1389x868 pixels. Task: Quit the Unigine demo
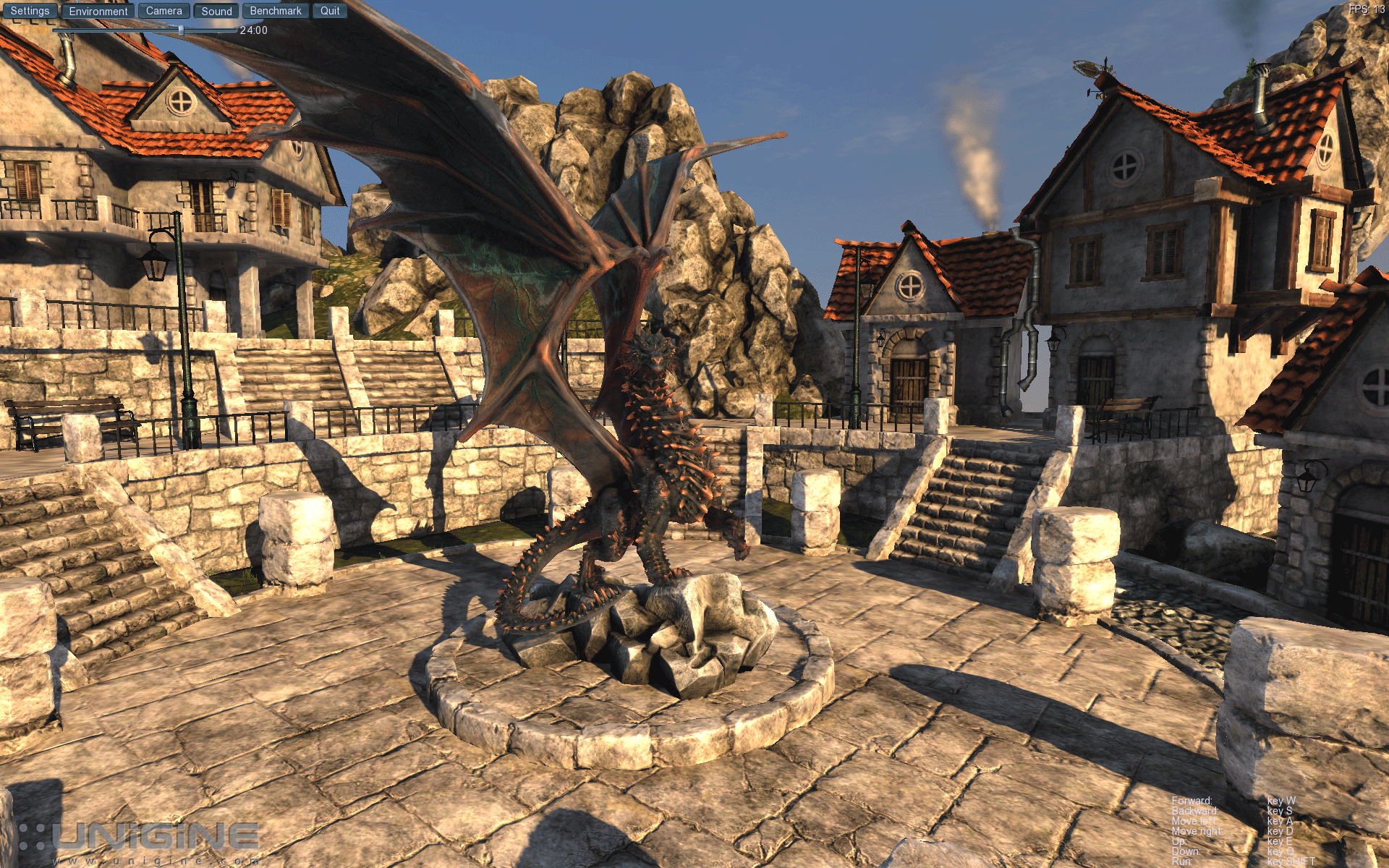pyautogui.click(x=330, y=11)
